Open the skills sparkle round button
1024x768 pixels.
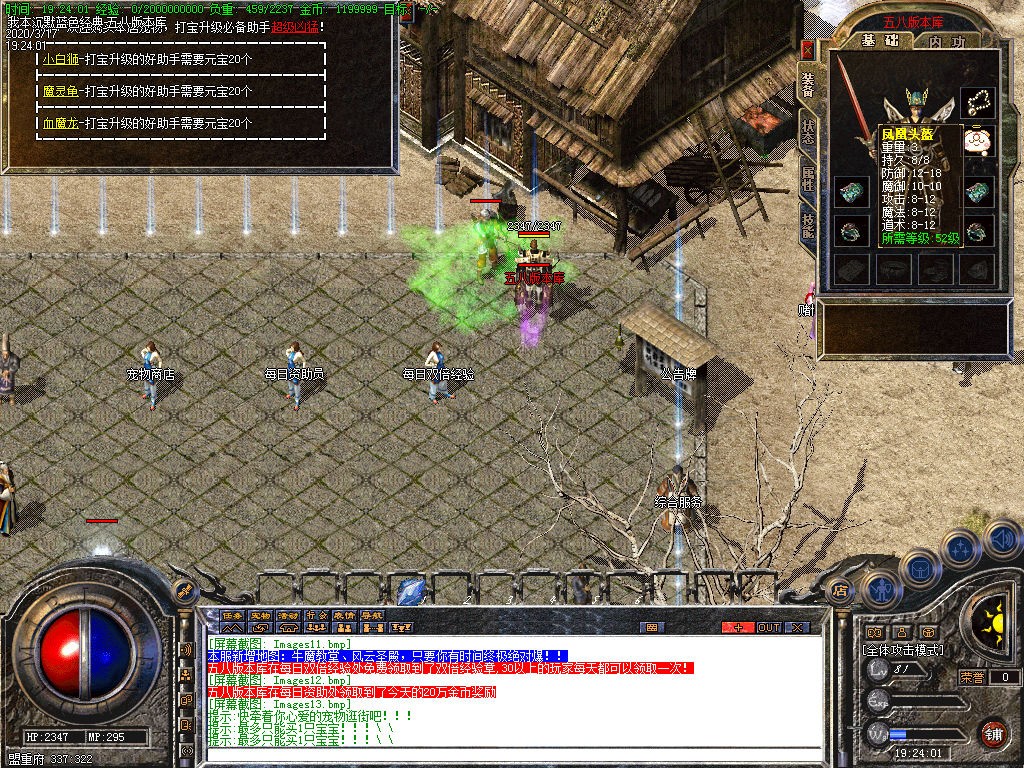tap(961, 548)
